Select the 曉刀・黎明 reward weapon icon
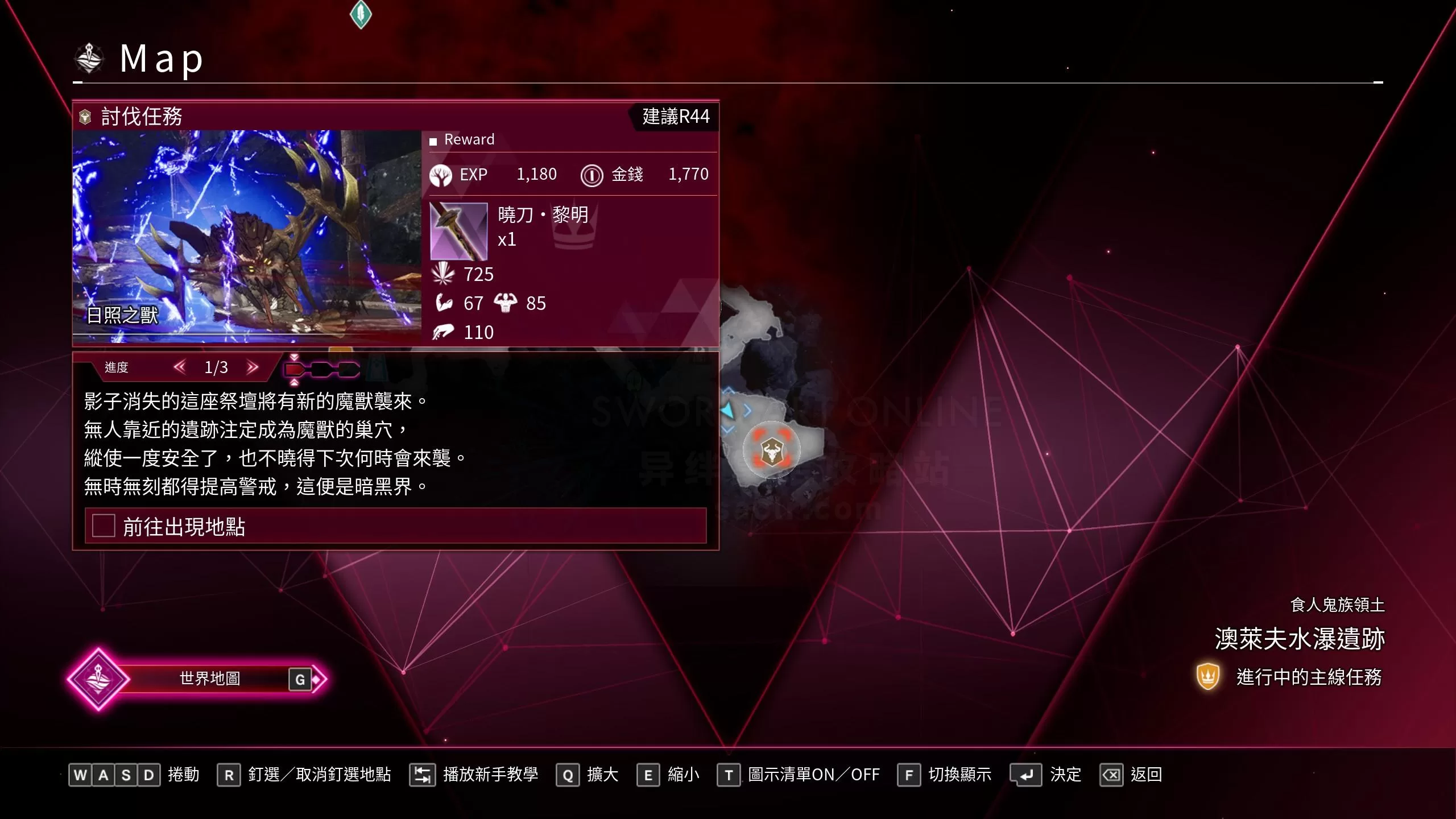The width and height of the screenshot is (1456, 819). [458, 231]
